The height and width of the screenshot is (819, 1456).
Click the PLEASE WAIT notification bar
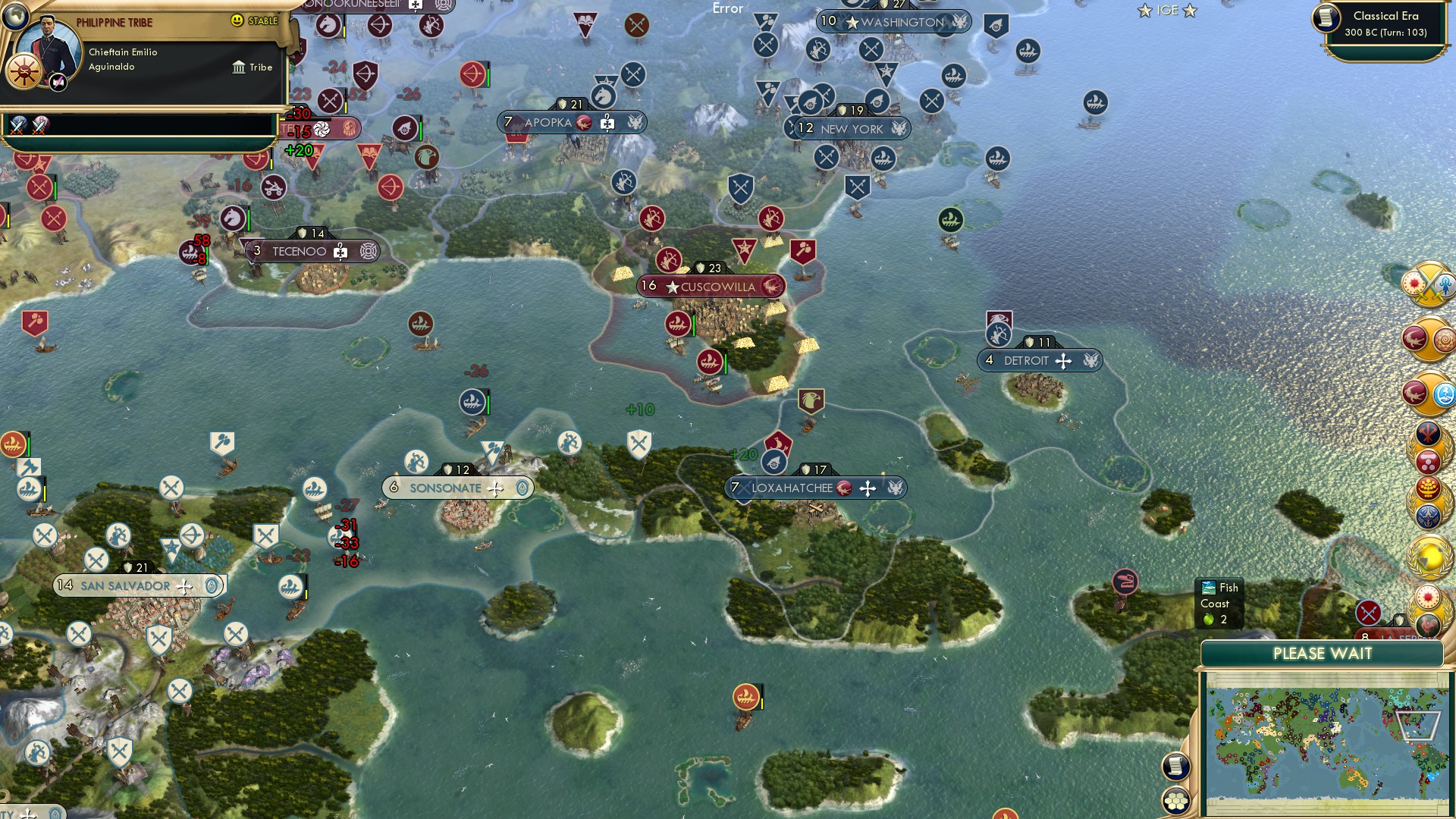1323,654
